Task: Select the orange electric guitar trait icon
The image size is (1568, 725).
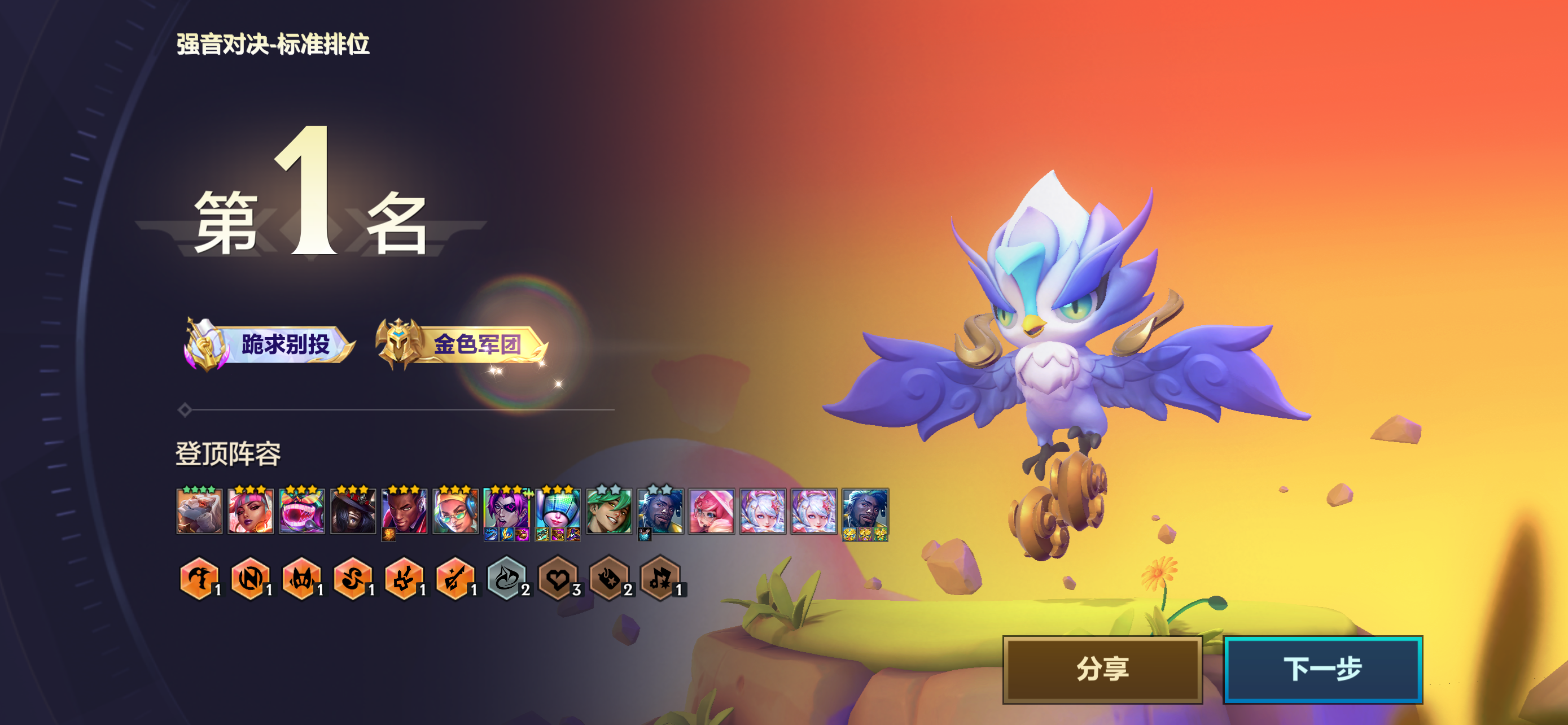Action: [455, 578]
